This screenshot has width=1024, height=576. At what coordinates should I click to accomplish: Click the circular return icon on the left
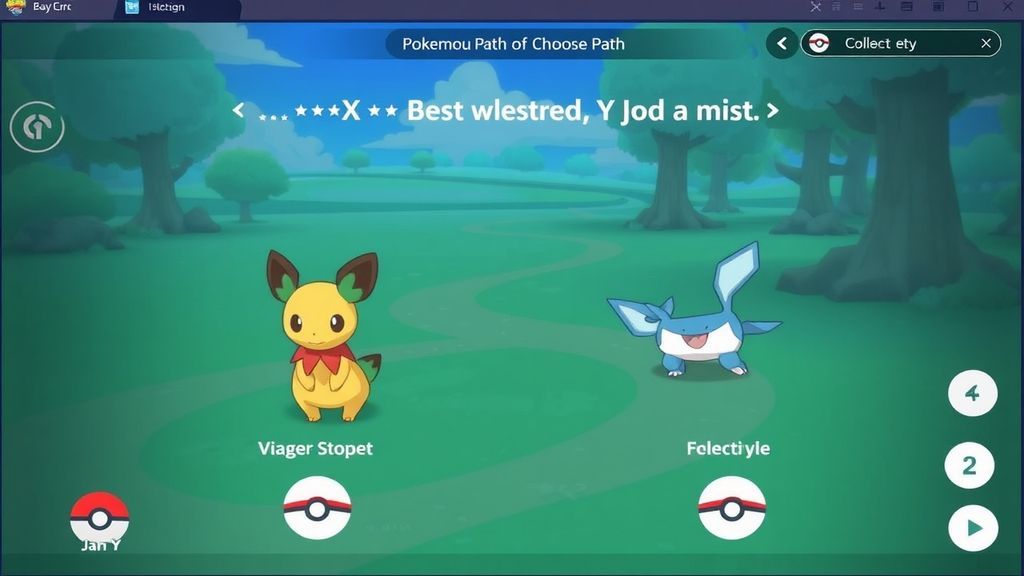point(37,127)
